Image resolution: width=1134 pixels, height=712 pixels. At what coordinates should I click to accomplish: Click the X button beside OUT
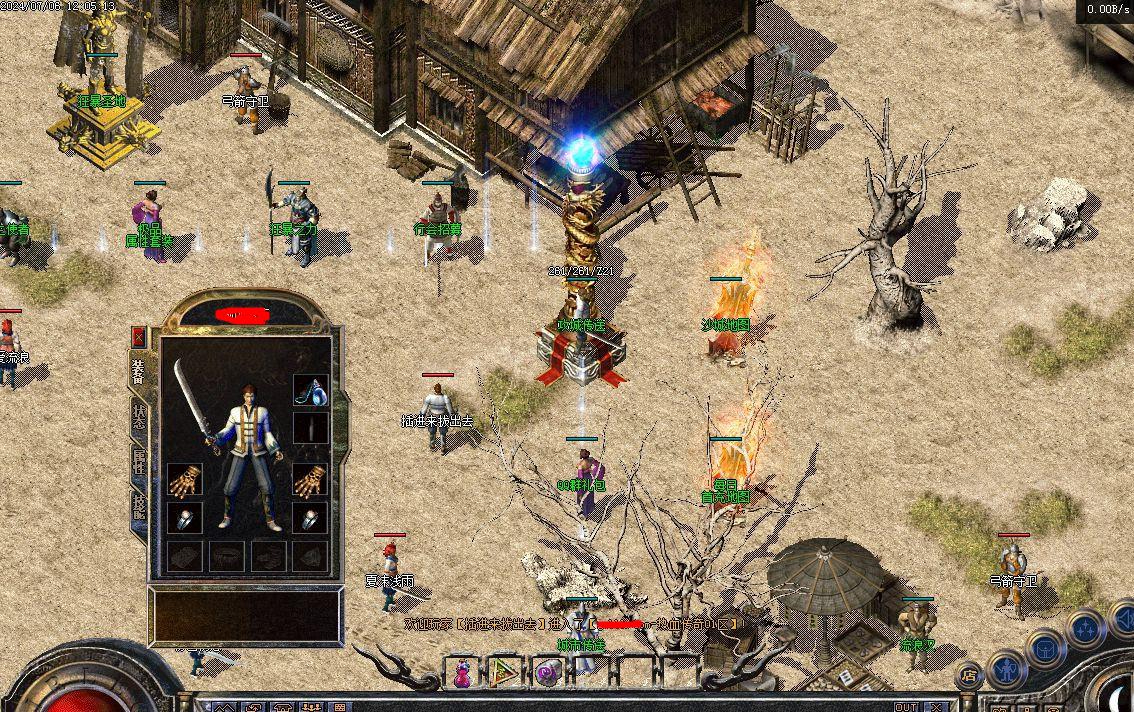936,706
